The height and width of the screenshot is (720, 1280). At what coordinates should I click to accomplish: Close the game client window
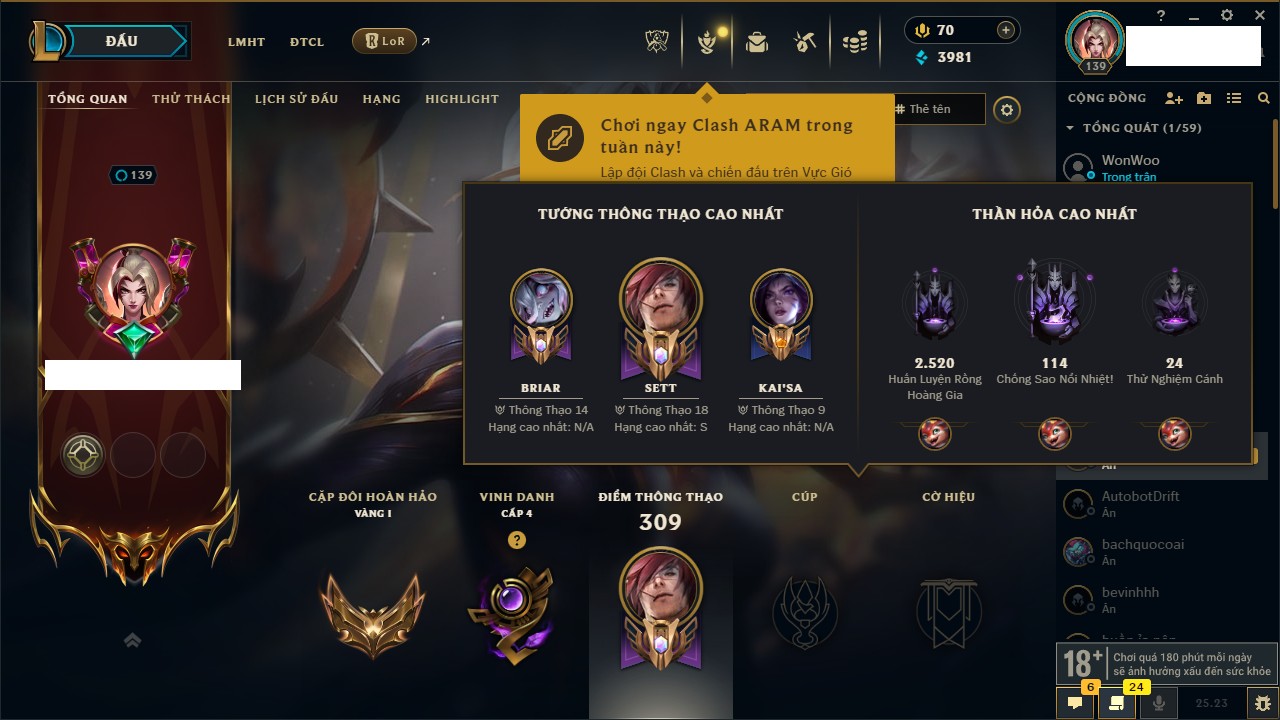[x=1259, y=15]
